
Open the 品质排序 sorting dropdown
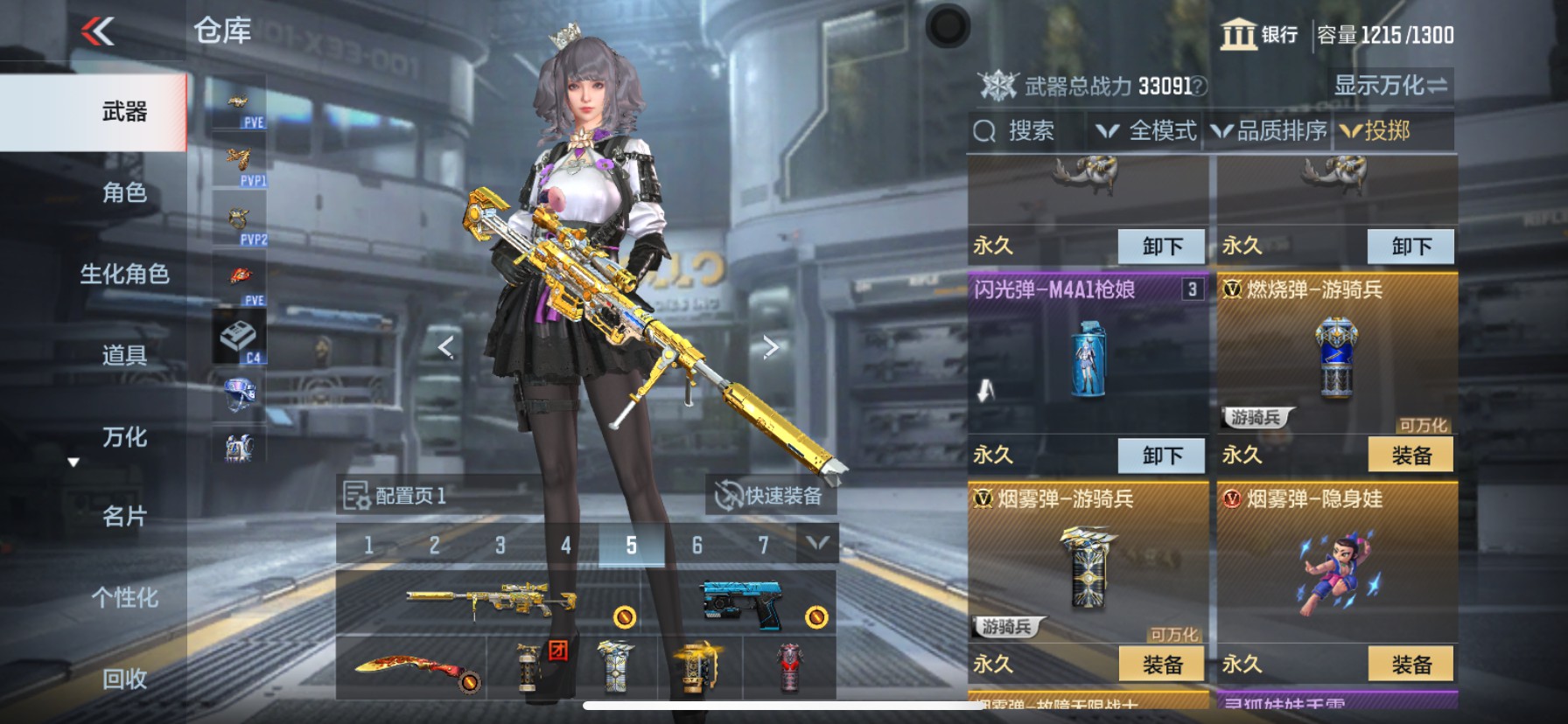pyautogui.click(x=1270, y=131)
